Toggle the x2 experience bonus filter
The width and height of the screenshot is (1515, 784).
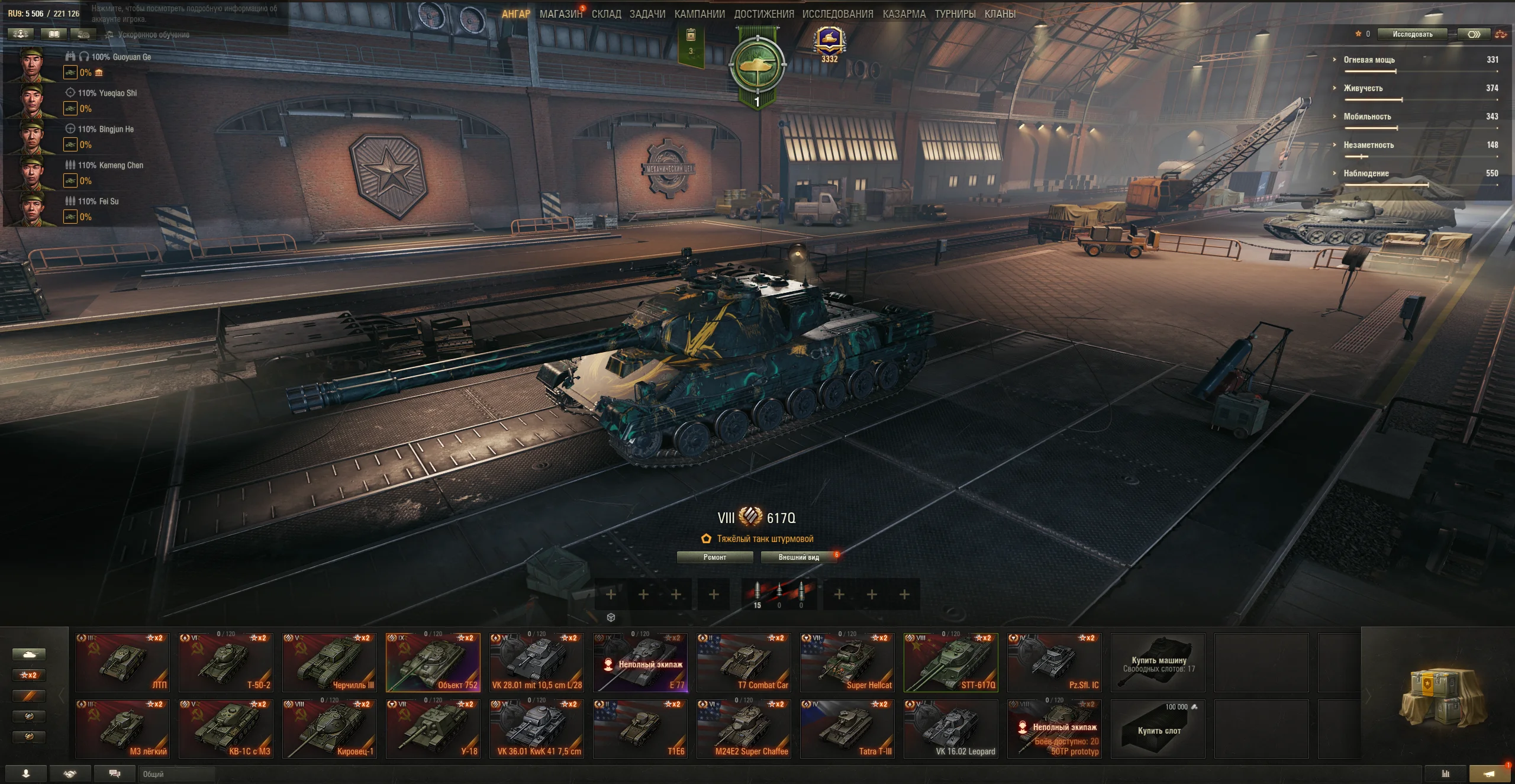29,675
